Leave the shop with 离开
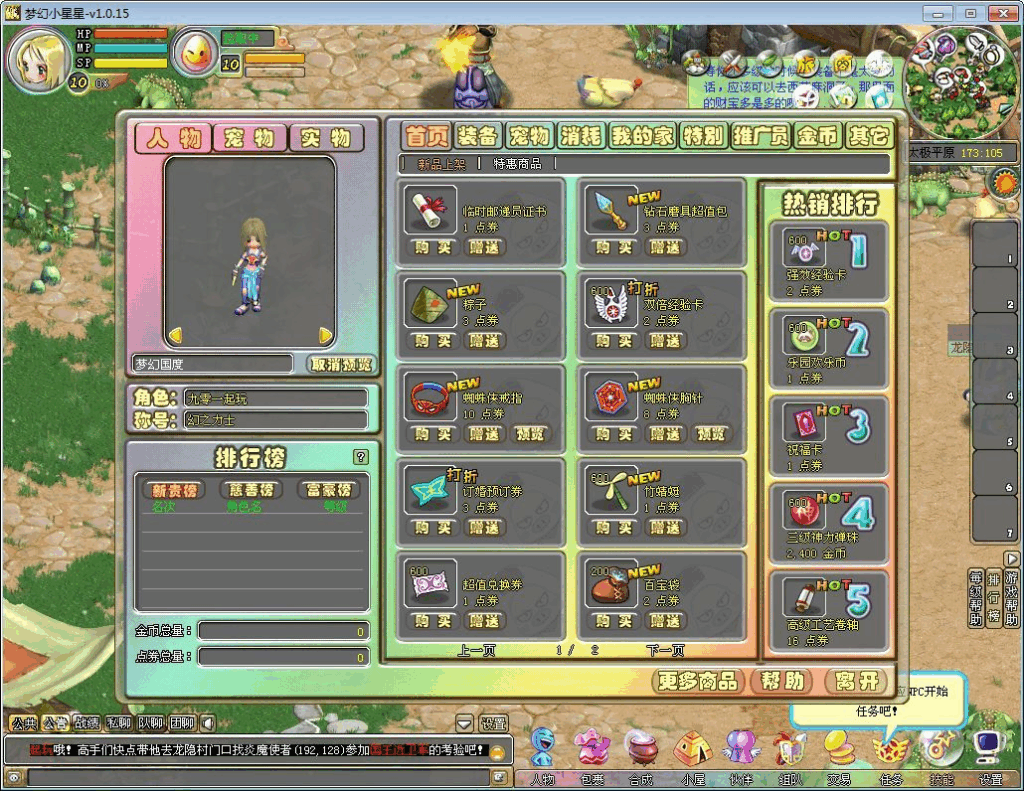Image resolution: width=1024 pixels, height=791 pixels. (858, 682)
